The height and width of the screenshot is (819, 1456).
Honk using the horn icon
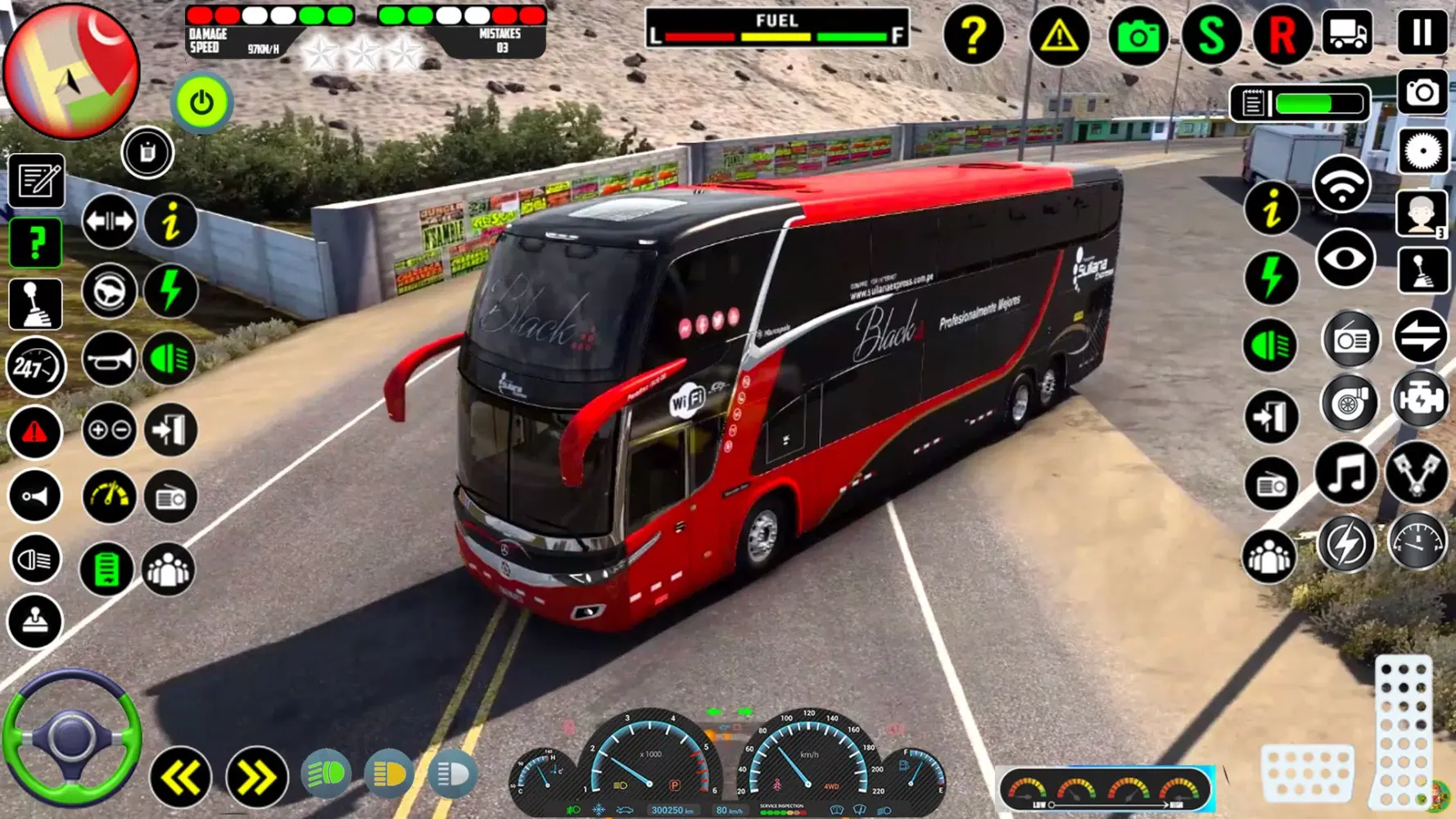pos(108,359)
